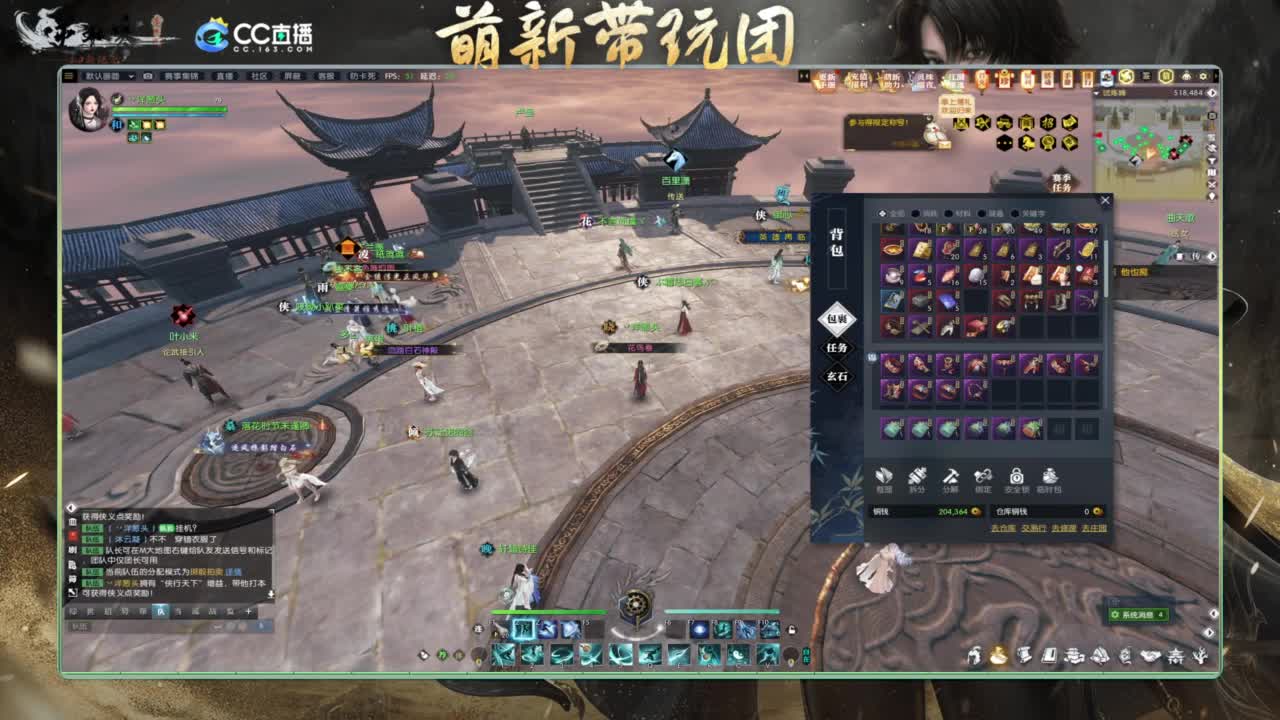Expand the arrow above the bottom-right icon row
Screen dimensions: 1280x720
(1210, 630)
